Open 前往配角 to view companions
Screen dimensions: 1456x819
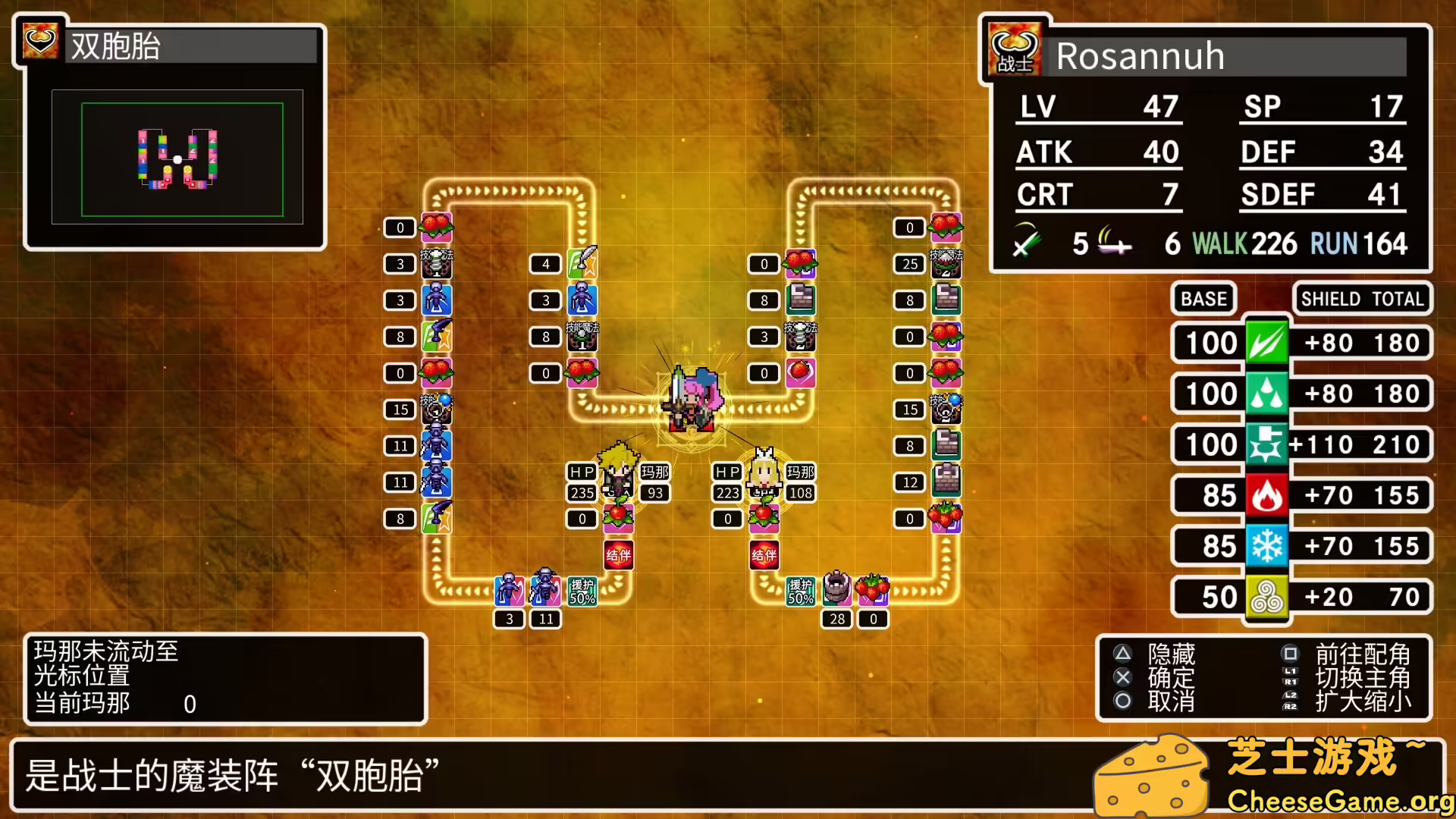1361,654
